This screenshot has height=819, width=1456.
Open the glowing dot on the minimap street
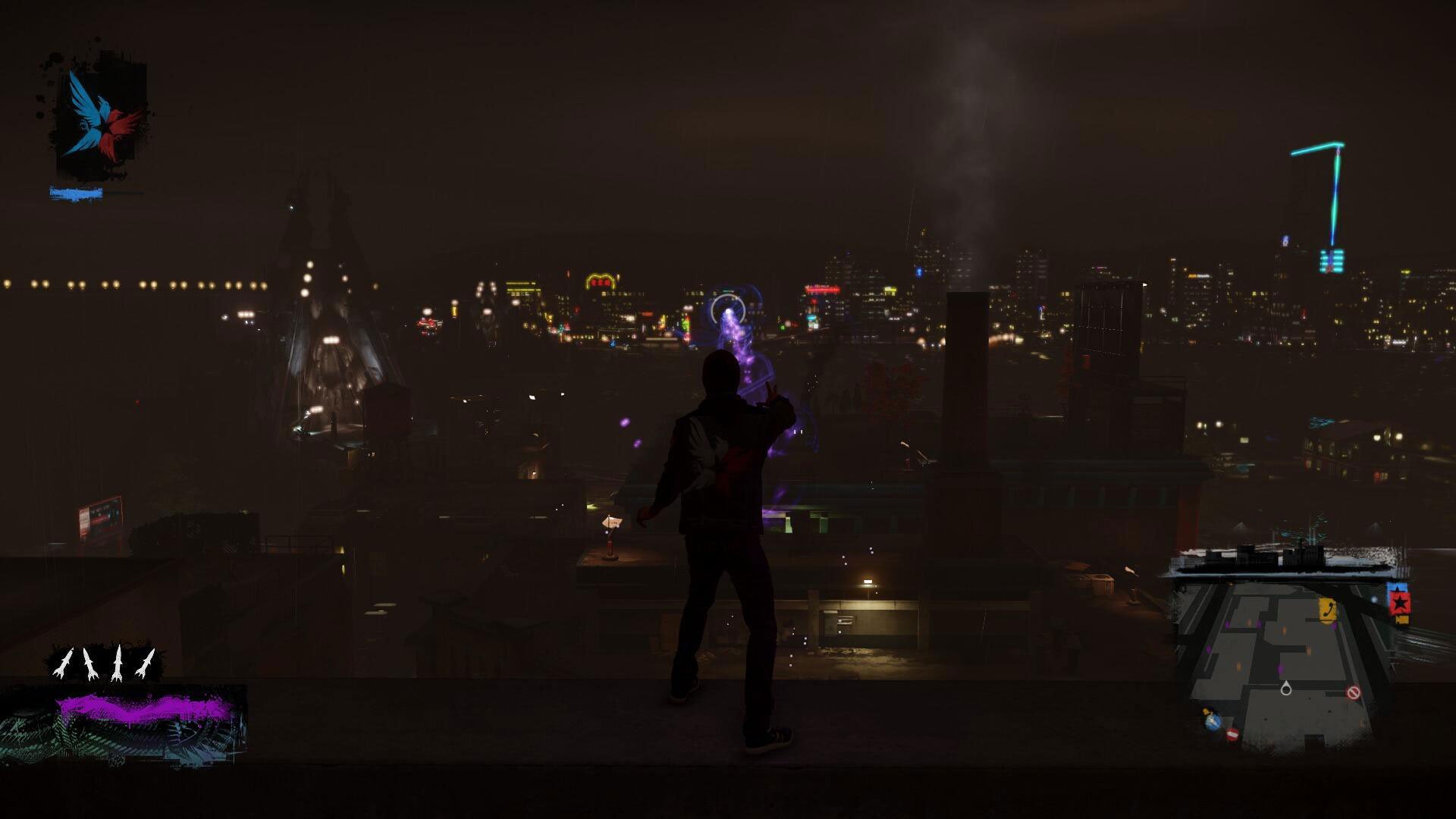(x=1374, y=599)
